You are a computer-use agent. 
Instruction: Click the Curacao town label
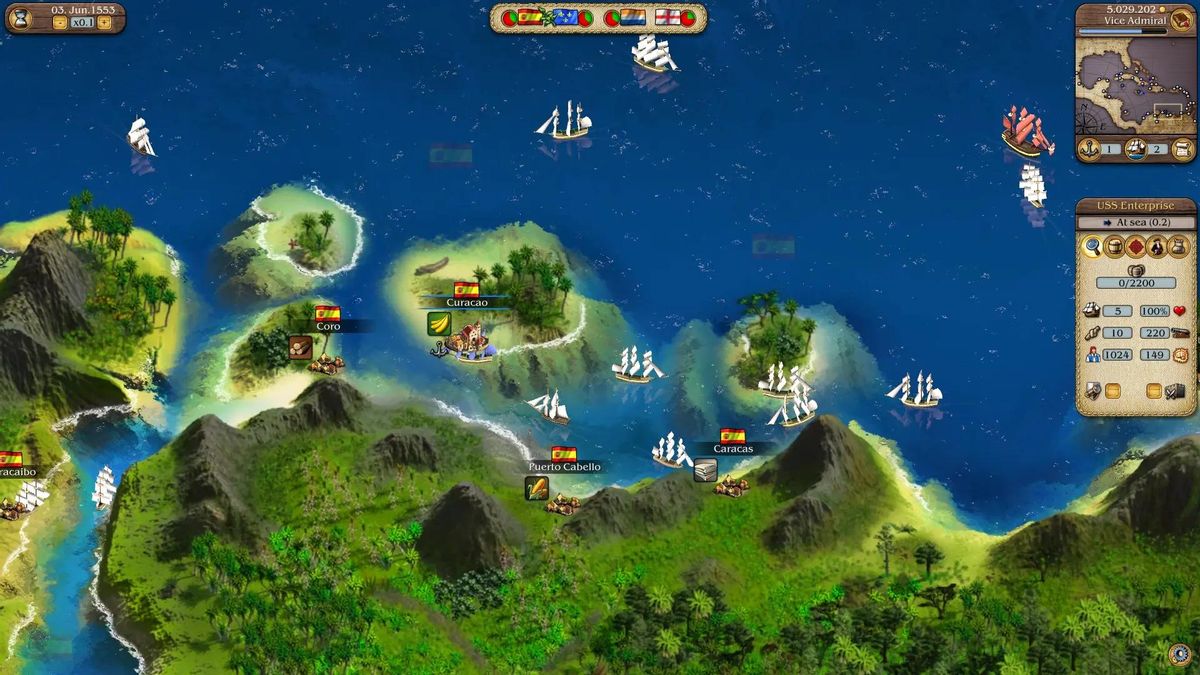[x=466, y=302]
